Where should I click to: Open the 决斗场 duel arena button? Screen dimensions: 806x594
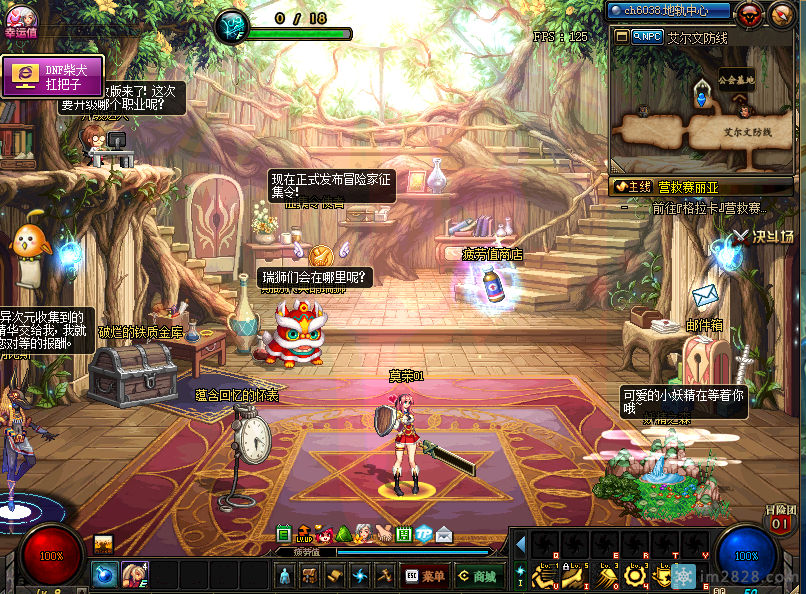coord(765,237)
